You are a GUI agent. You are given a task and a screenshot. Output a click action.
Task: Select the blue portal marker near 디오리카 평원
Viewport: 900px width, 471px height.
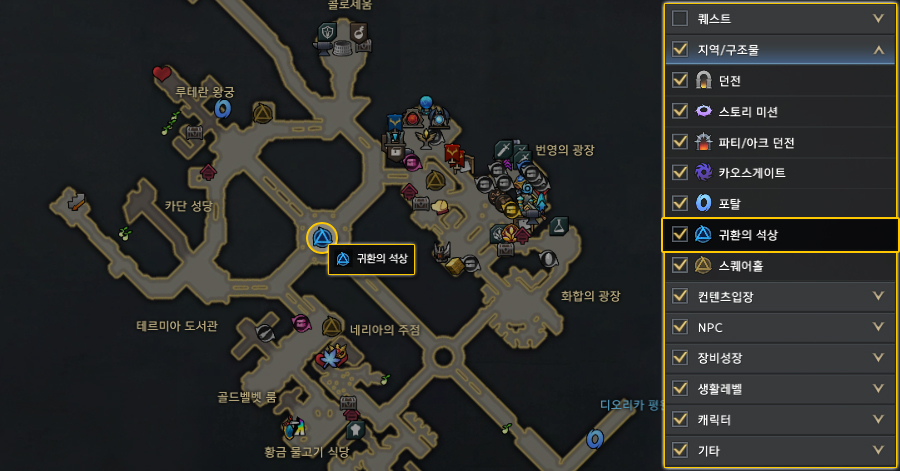tap(595, 438)
